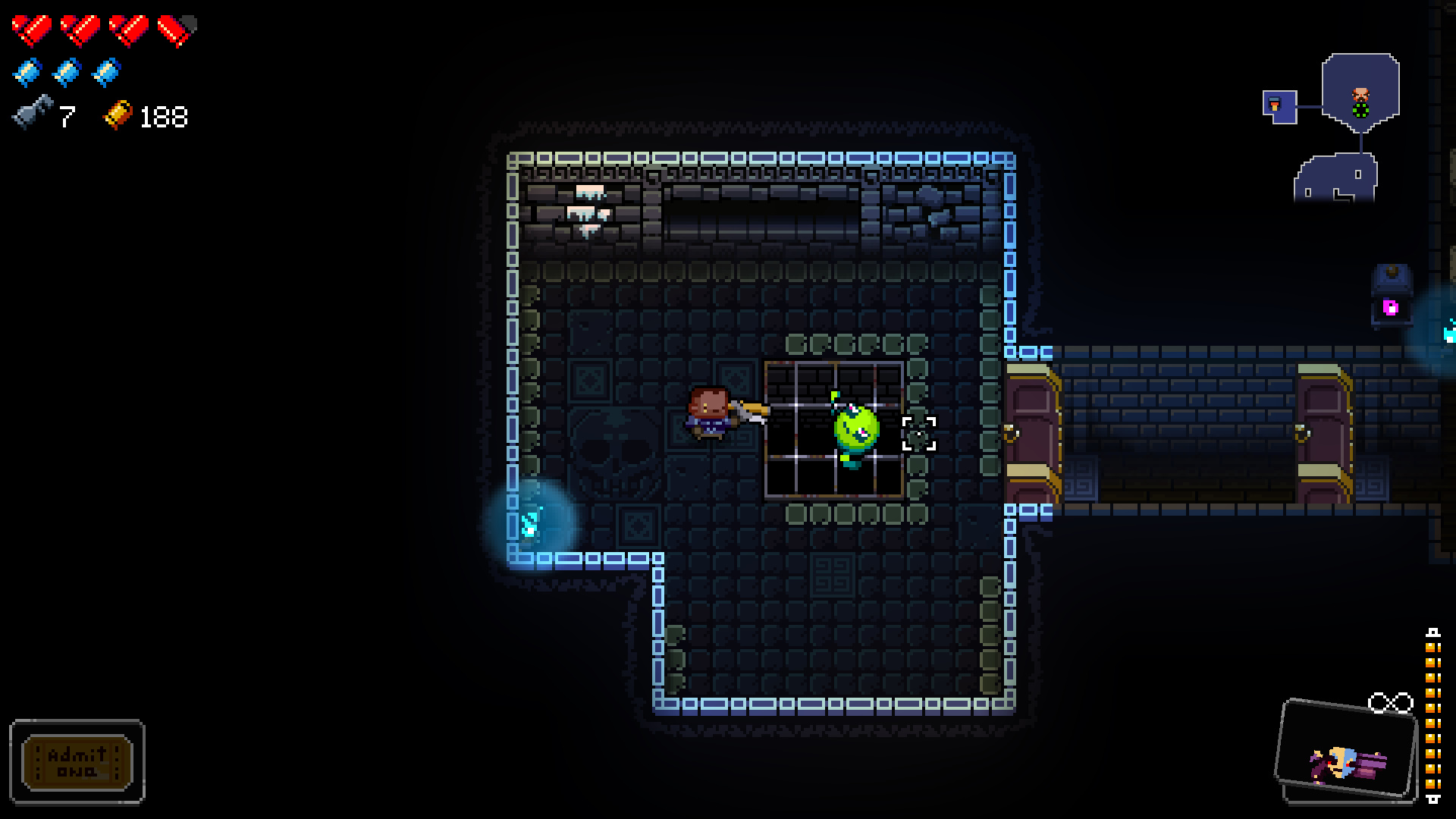1456x819 pixels.
Task: Click the infinity ammo symbol above the gun card
Action: 1391,704
